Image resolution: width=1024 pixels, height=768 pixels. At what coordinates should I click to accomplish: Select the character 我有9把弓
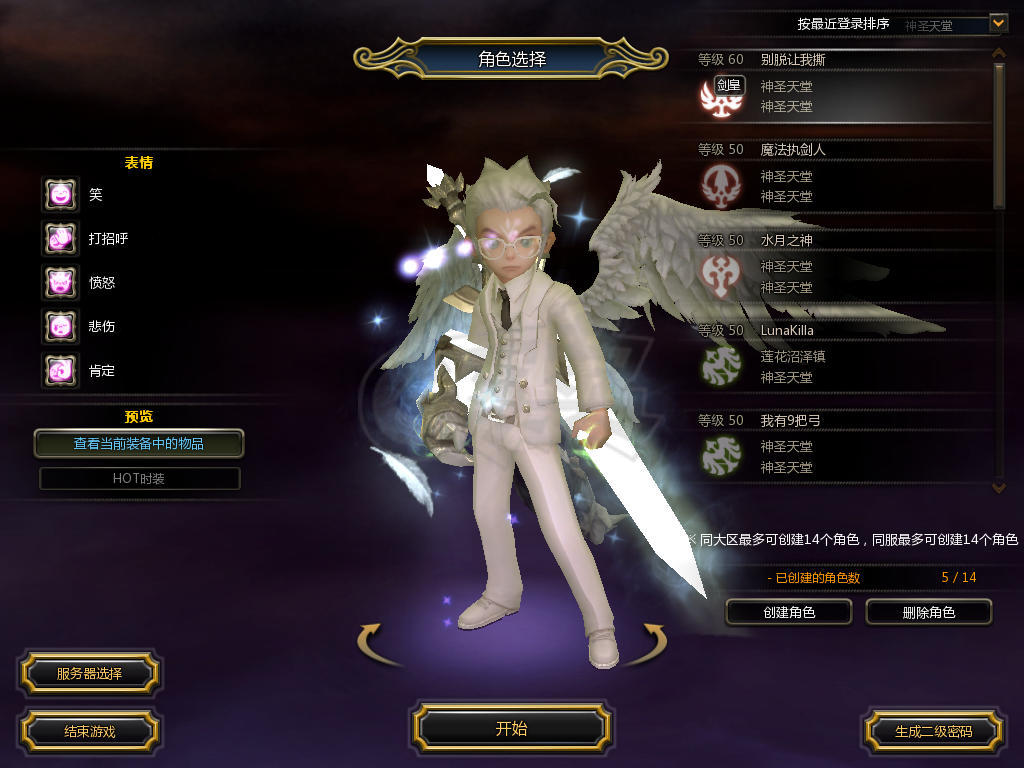tap(840, 447)
